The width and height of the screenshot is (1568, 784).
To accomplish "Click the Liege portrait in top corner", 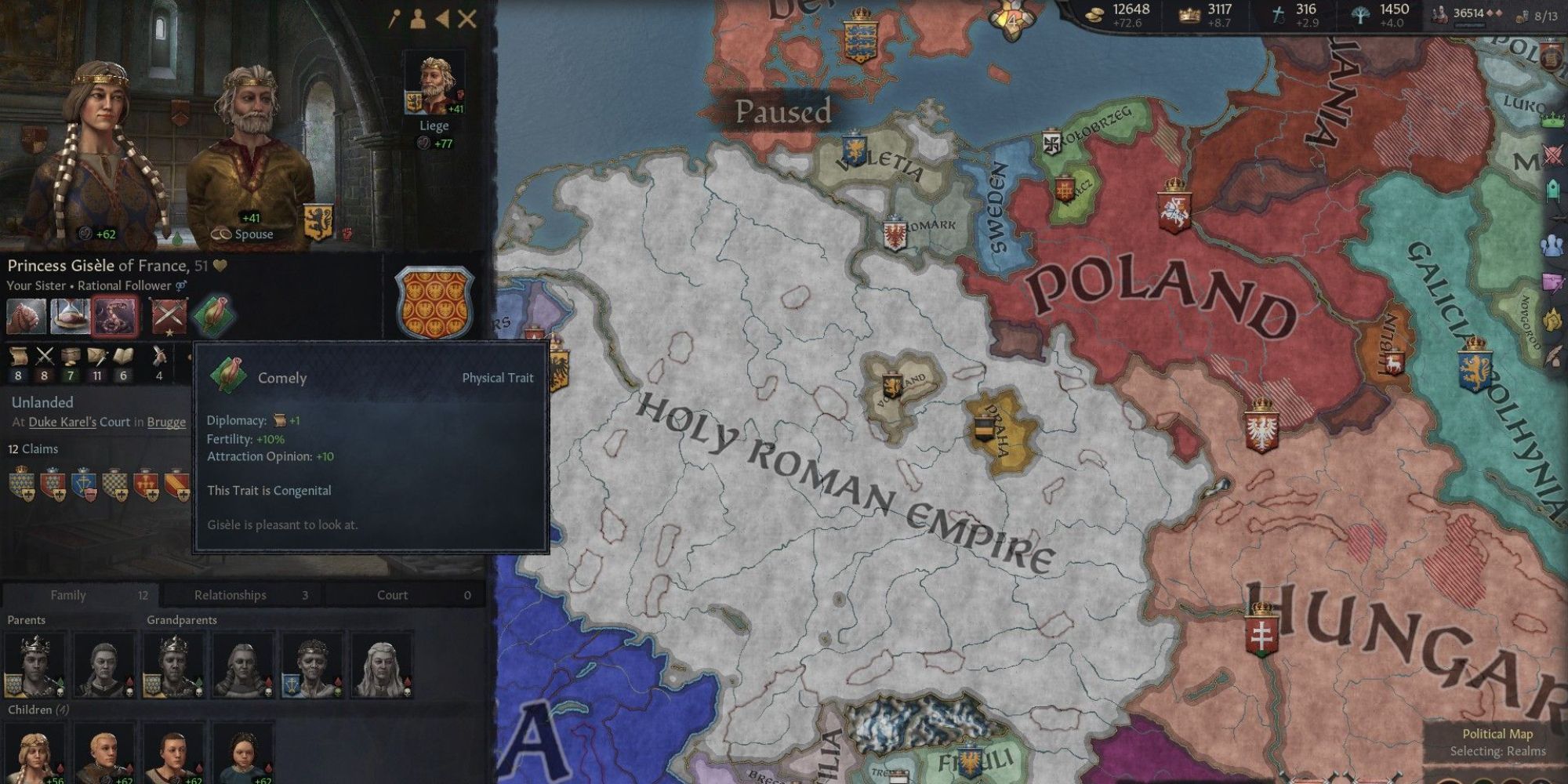I will 436,81.
